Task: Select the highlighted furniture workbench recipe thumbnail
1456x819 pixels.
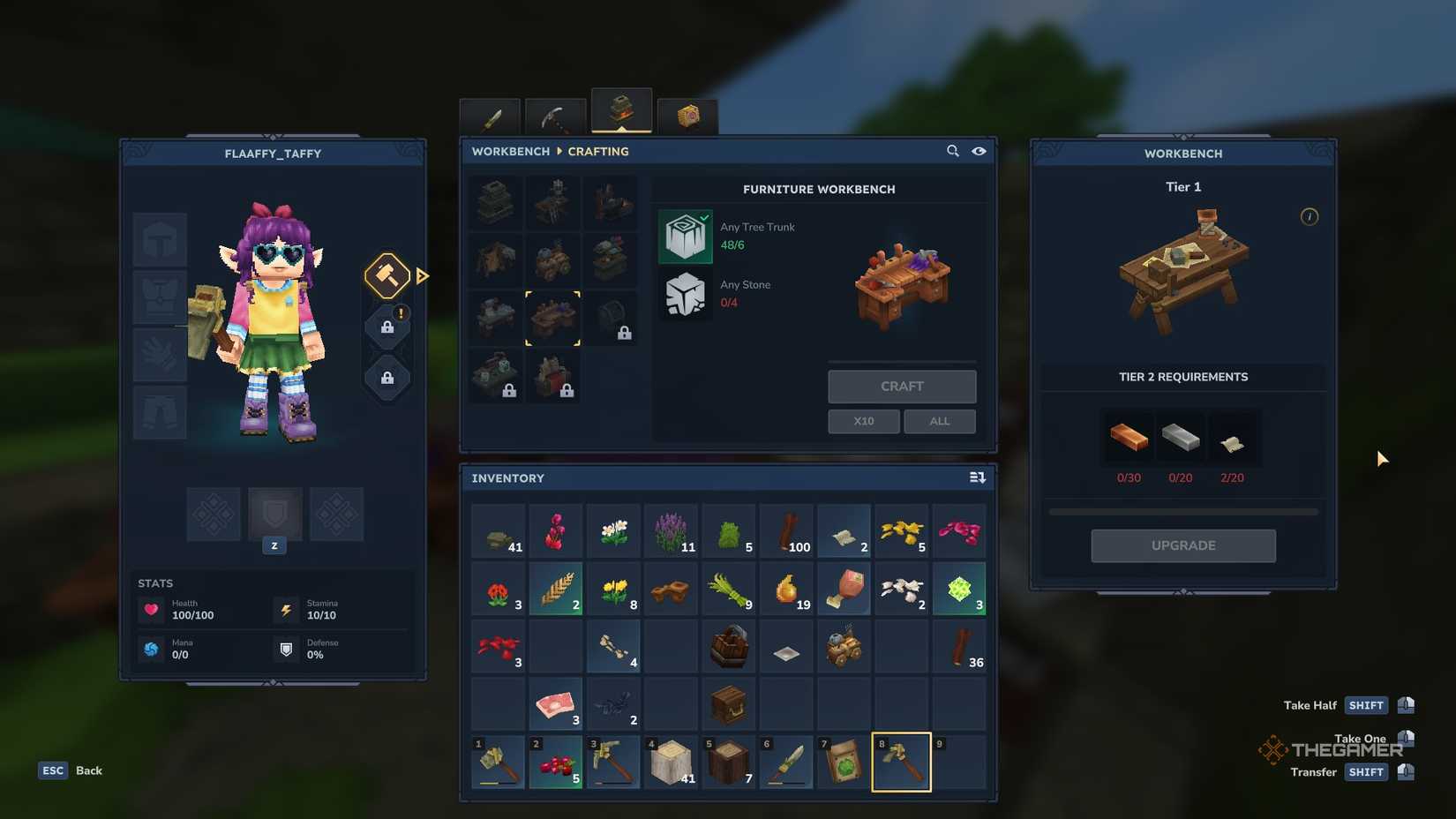Action: coord(553,318)
